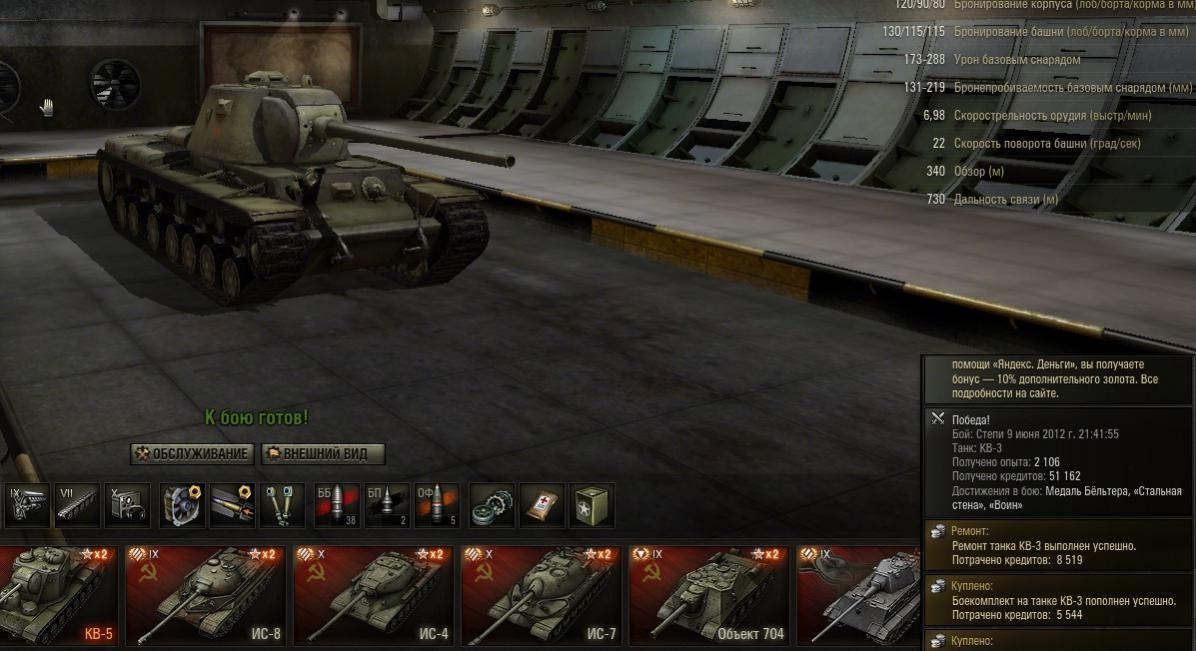Open the Победа! battle result notification
The width and height of the screenshot is (1196, 651).
click(1056, 464)
